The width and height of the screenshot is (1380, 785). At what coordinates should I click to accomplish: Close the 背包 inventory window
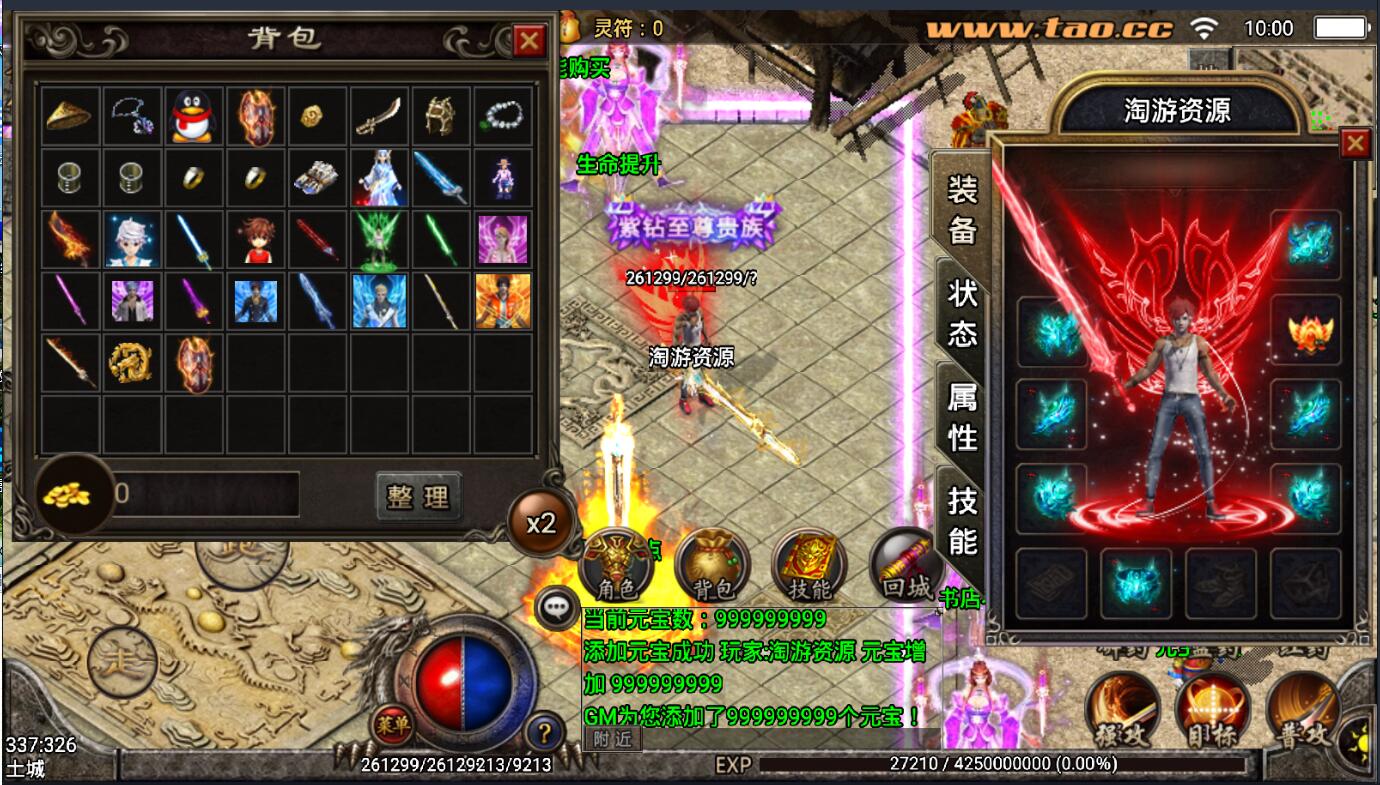(528, 41)
